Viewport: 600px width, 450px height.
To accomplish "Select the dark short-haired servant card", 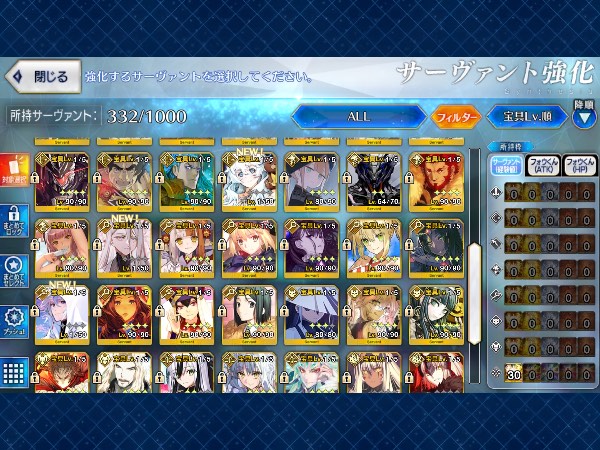I will click(245, 311).
